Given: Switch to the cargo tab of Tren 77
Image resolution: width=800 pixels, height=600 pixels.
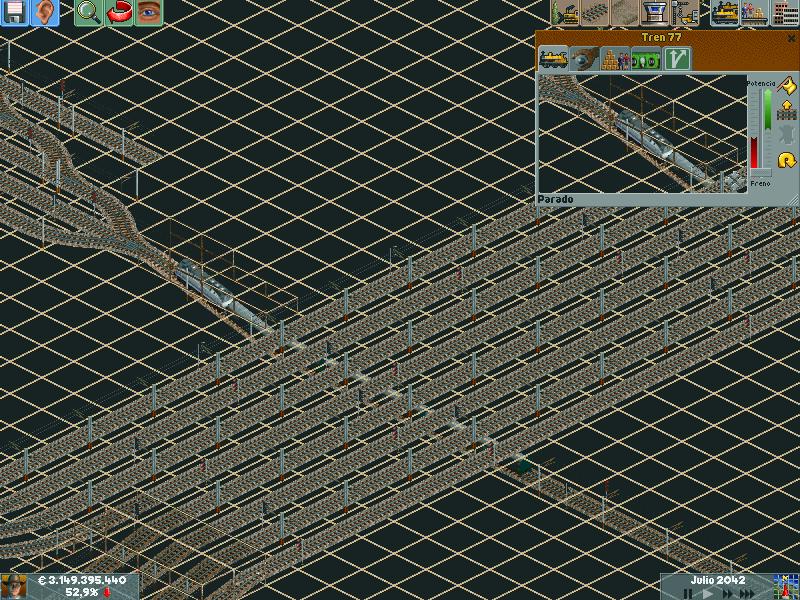Looking at the screenshot, I should coord(614,59).
